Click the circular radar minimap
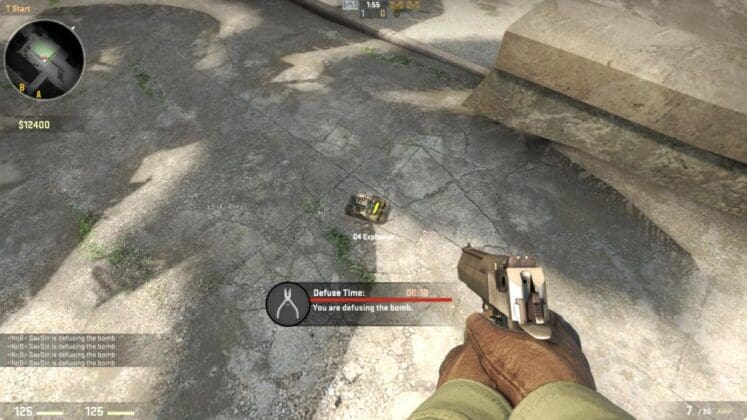Image resolution: width=747 pixels, height=420 pixels. click(44, 60)
